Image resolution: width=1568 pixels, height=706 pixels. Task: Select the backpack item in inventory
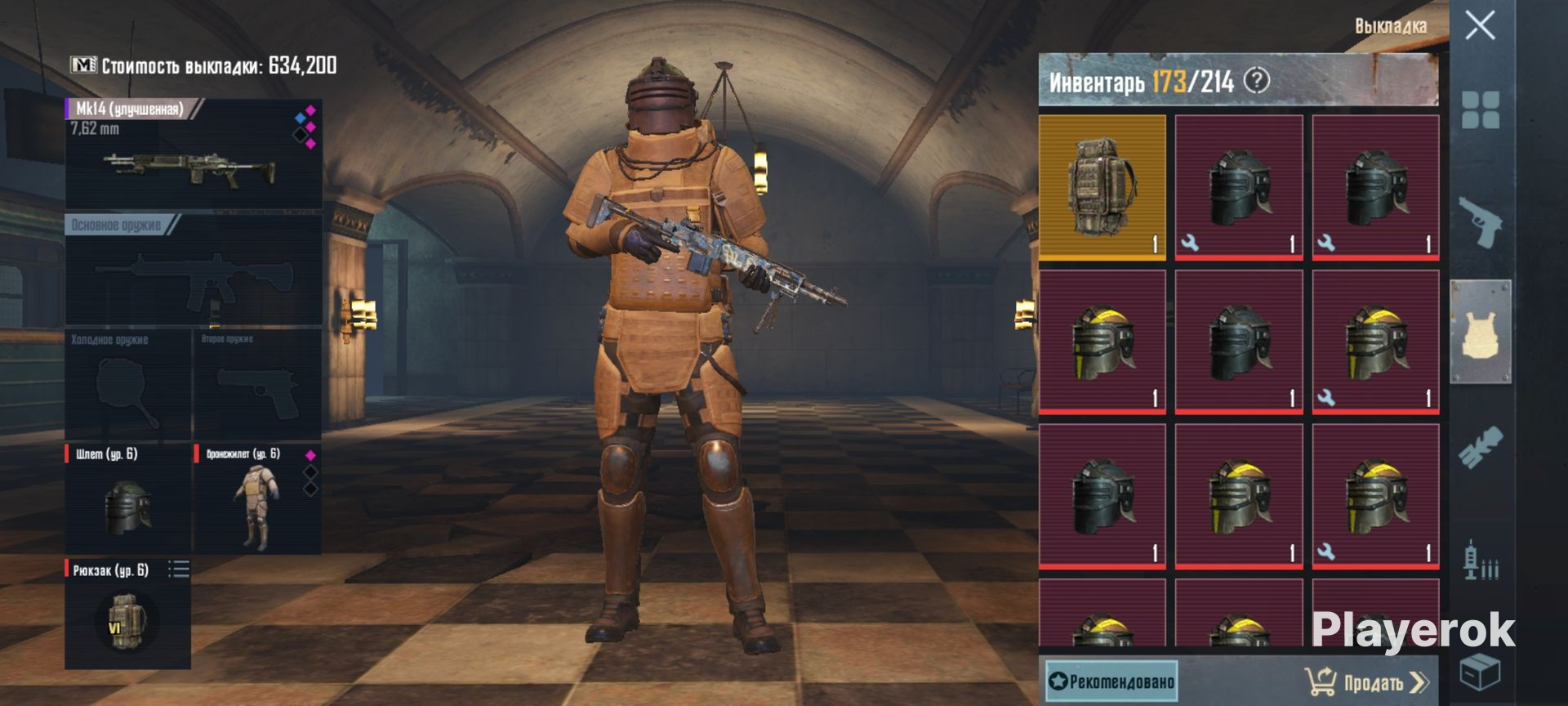click(1102, 187)
